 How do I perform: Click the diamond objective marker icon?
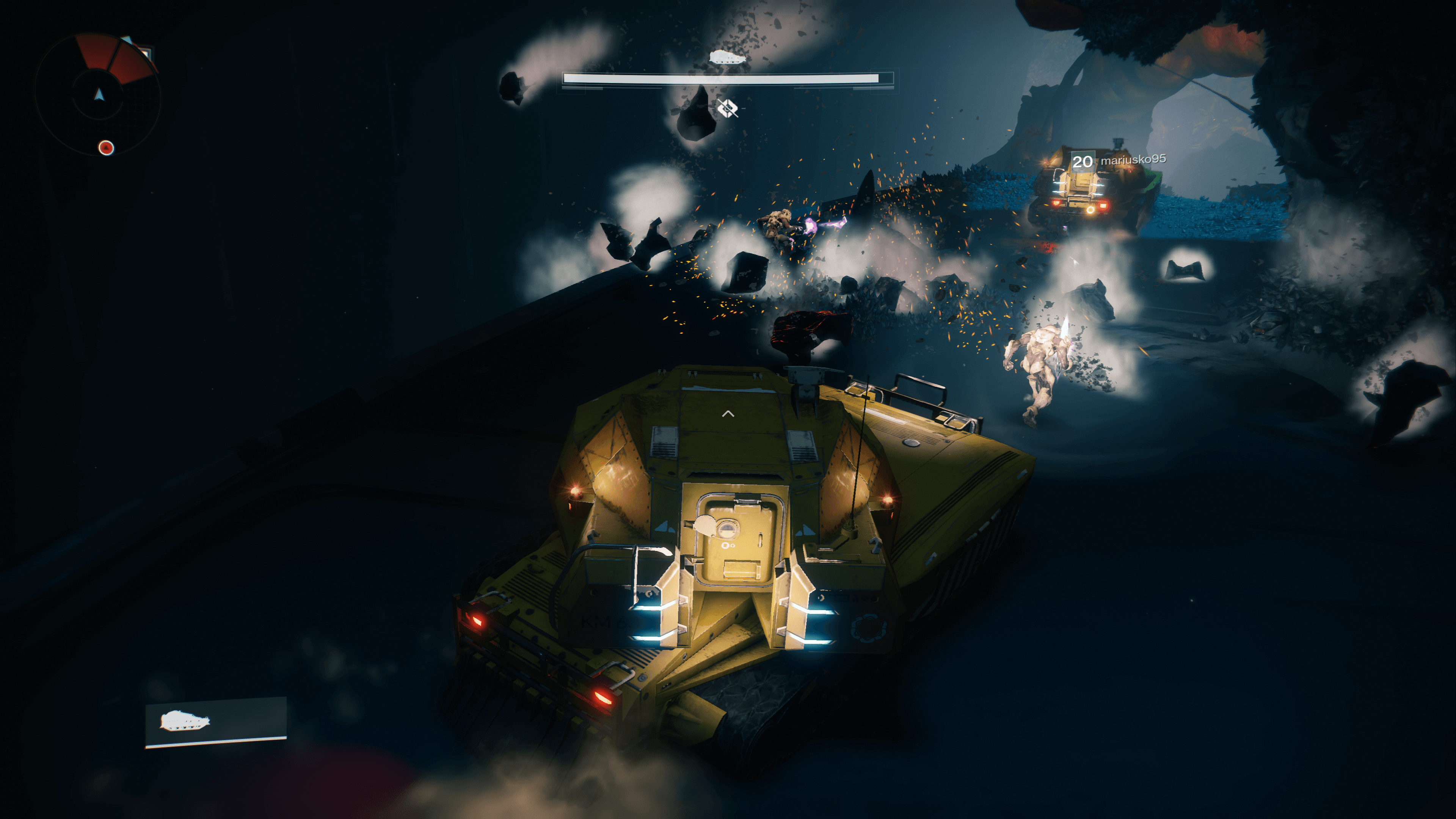728,107
